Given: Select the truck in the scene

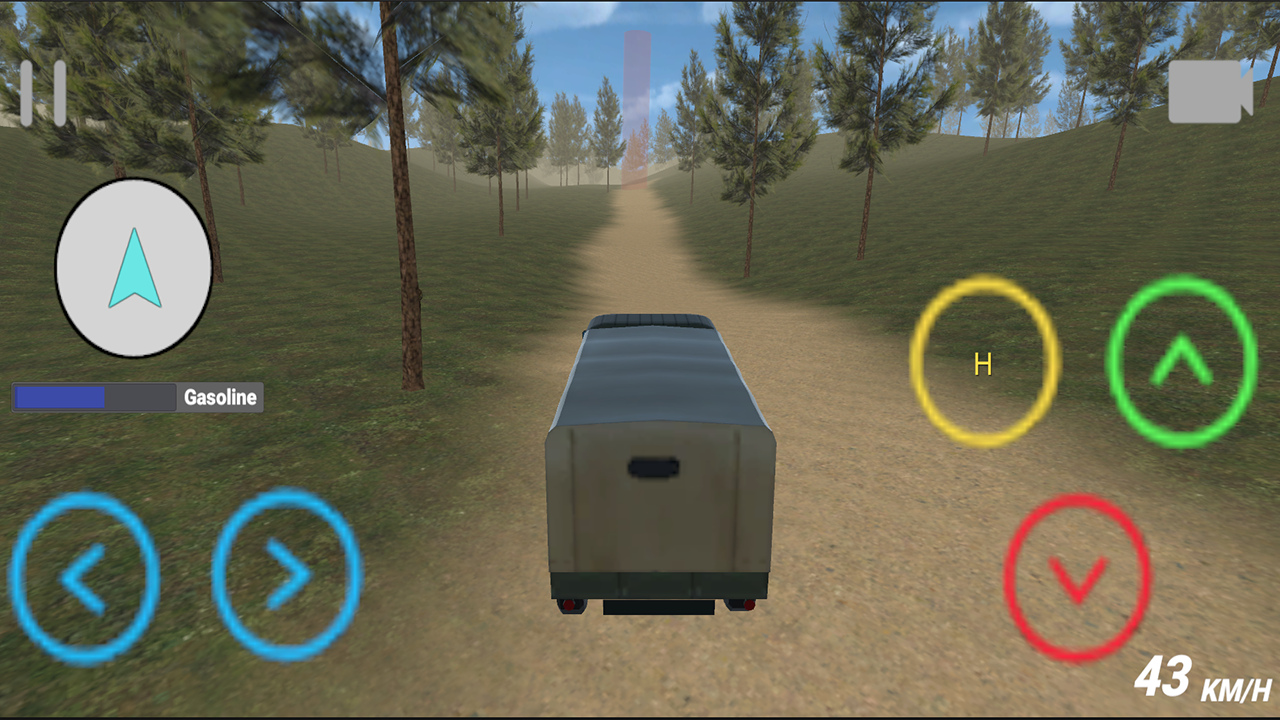Looking at the screenshot, I should pos(660,460).
